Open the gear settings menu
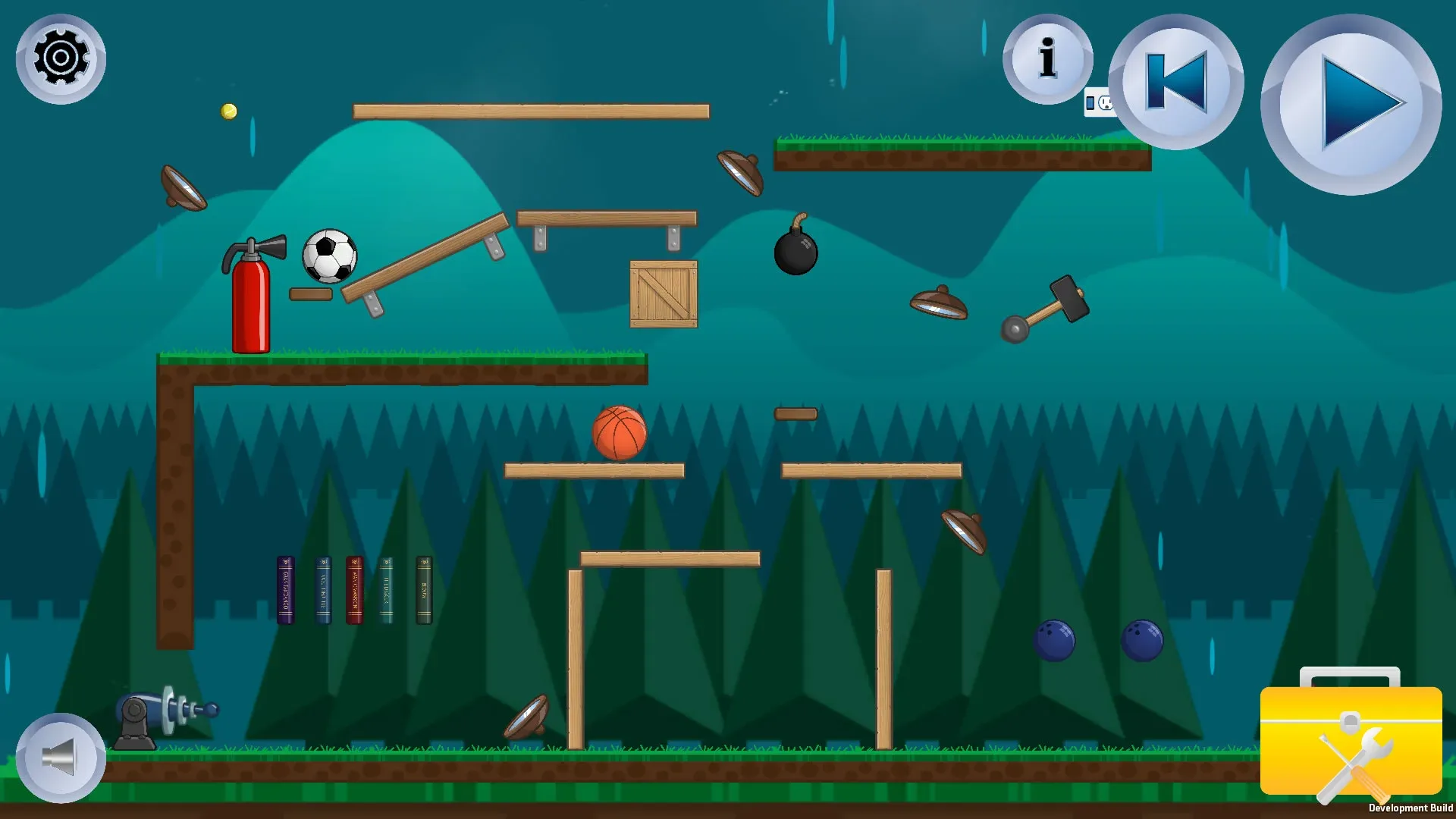The width and height of the screenshot is (1456, 819). click(61, 58)
